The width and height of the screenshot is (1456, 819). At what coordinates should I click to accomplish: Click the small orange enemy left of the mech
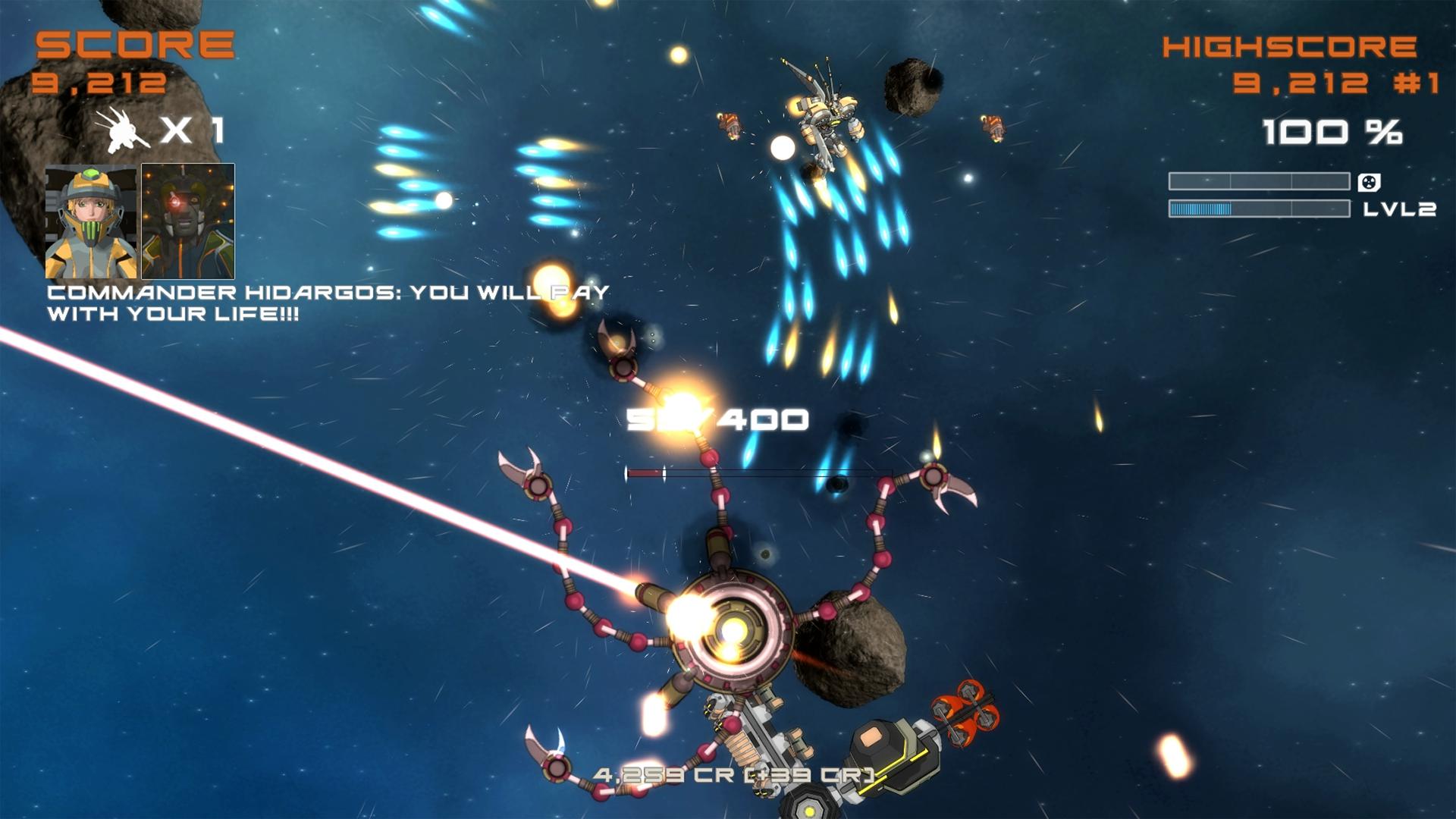point(728,125)
